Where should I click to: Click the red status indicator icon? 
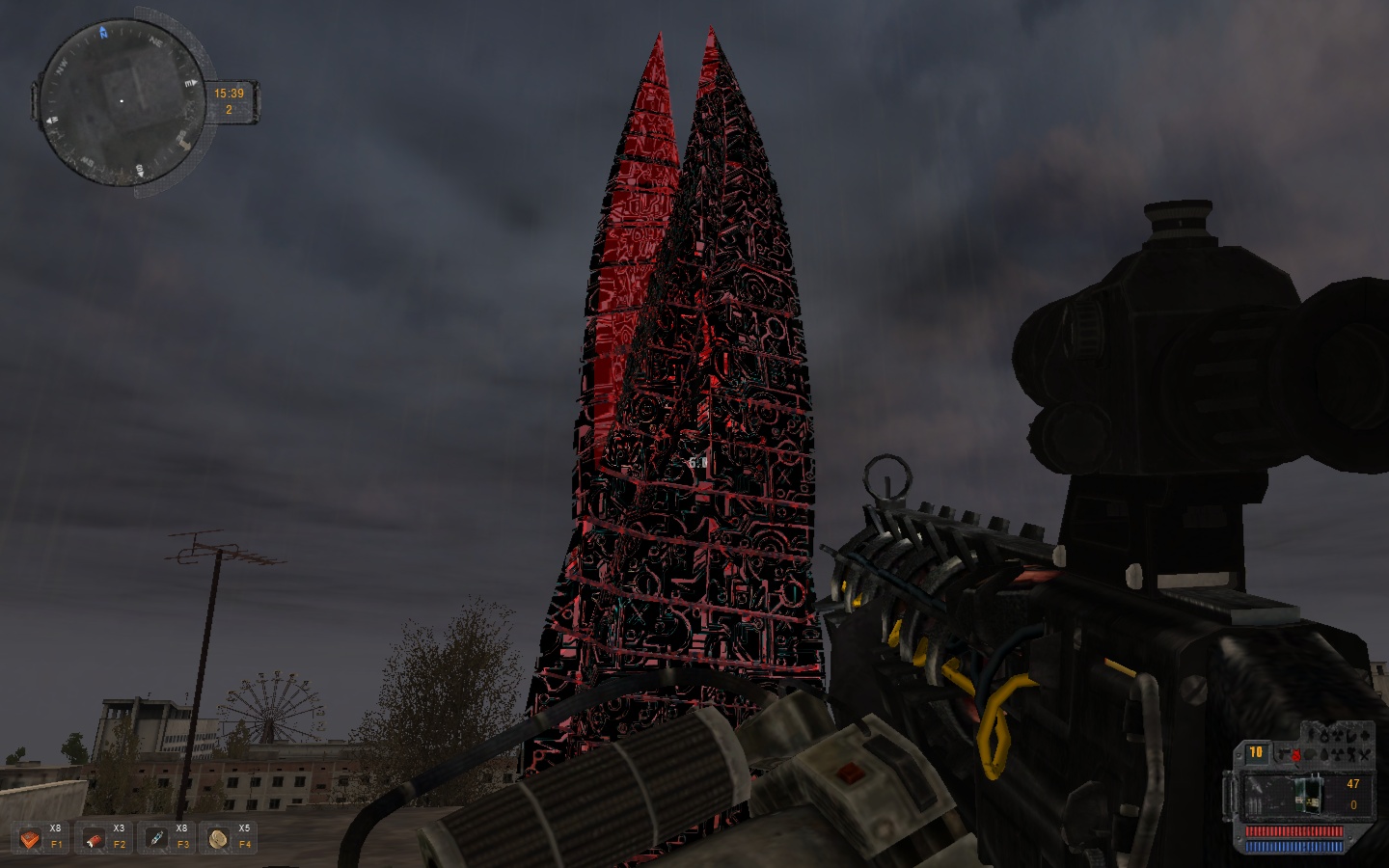click(x=1297, y=753)
